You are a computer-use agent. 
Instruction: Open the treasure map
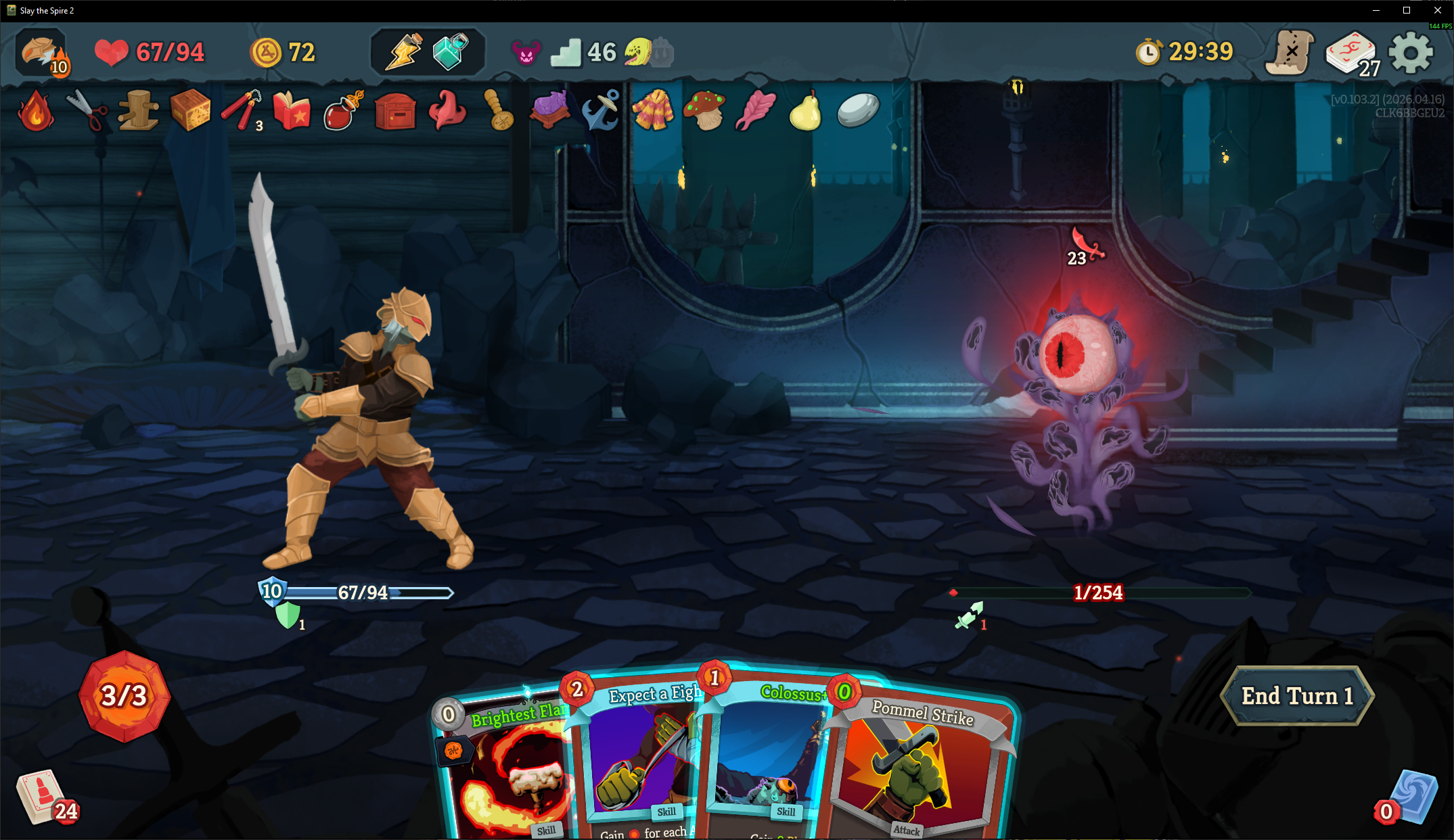1290,52
